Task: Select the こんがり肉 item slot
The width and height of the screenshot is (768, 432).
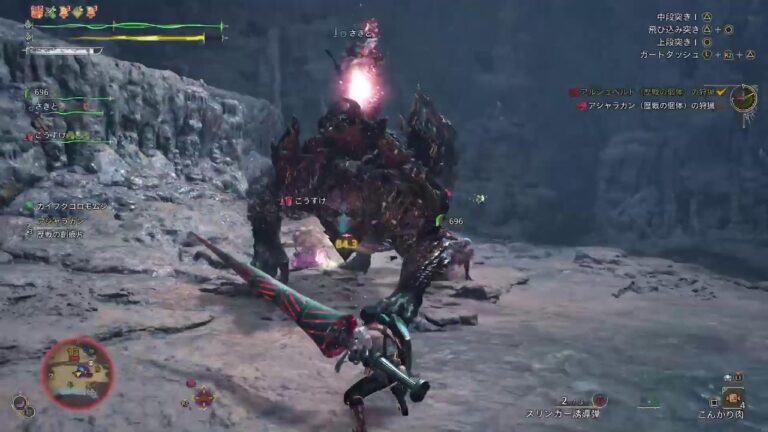Action: tap(733, 397)
